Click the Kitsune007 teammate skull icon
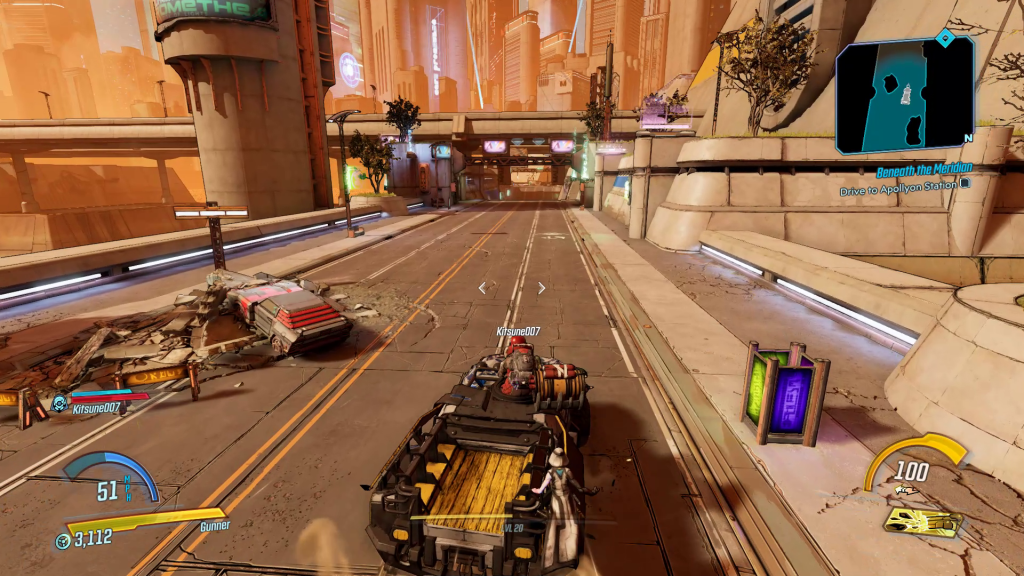This screenshot has height=576, width=1024. pyautogui.click(x=59, y=404)
